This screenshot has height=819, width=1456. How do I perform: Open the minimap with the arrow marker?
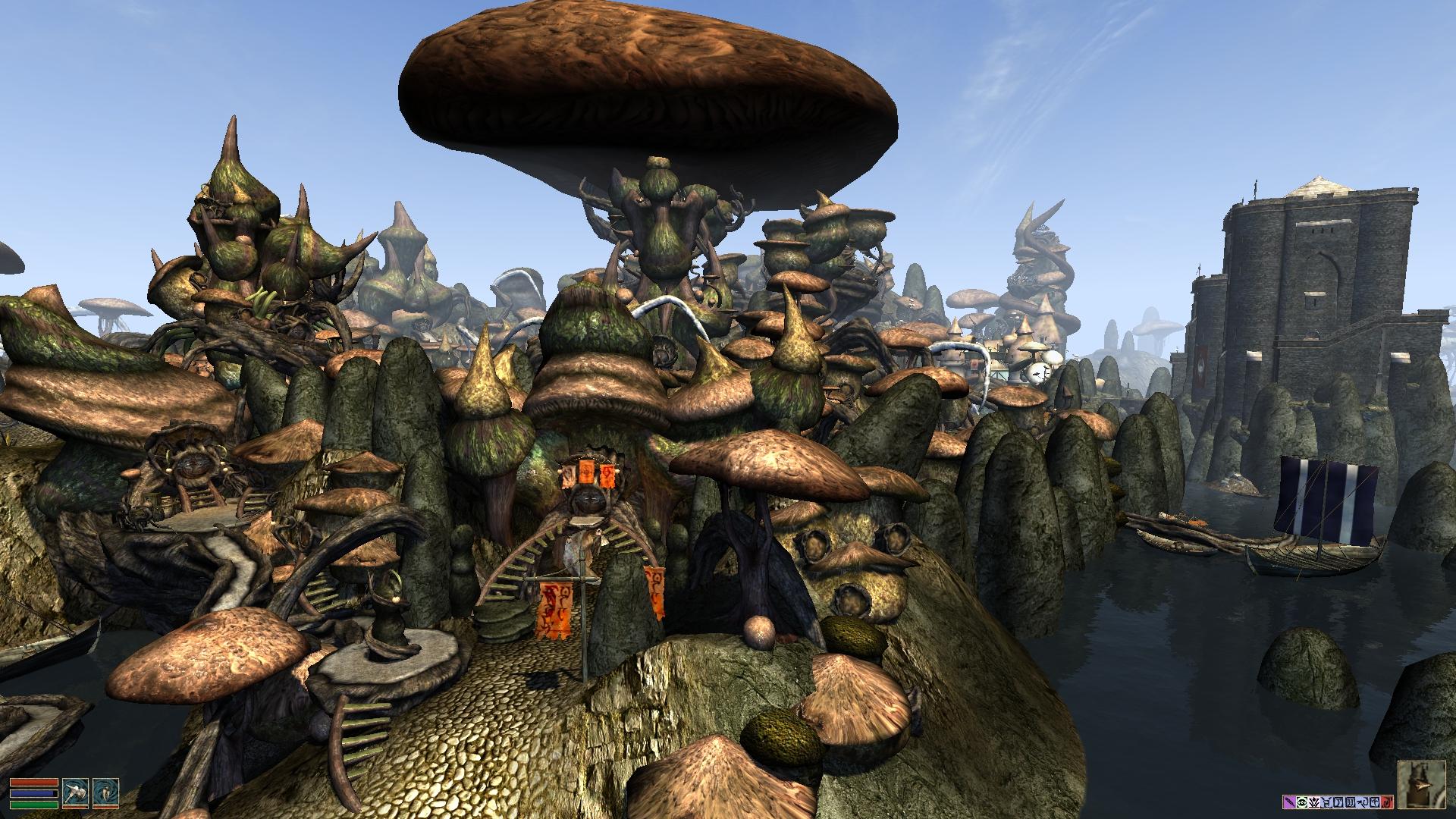1423,786
